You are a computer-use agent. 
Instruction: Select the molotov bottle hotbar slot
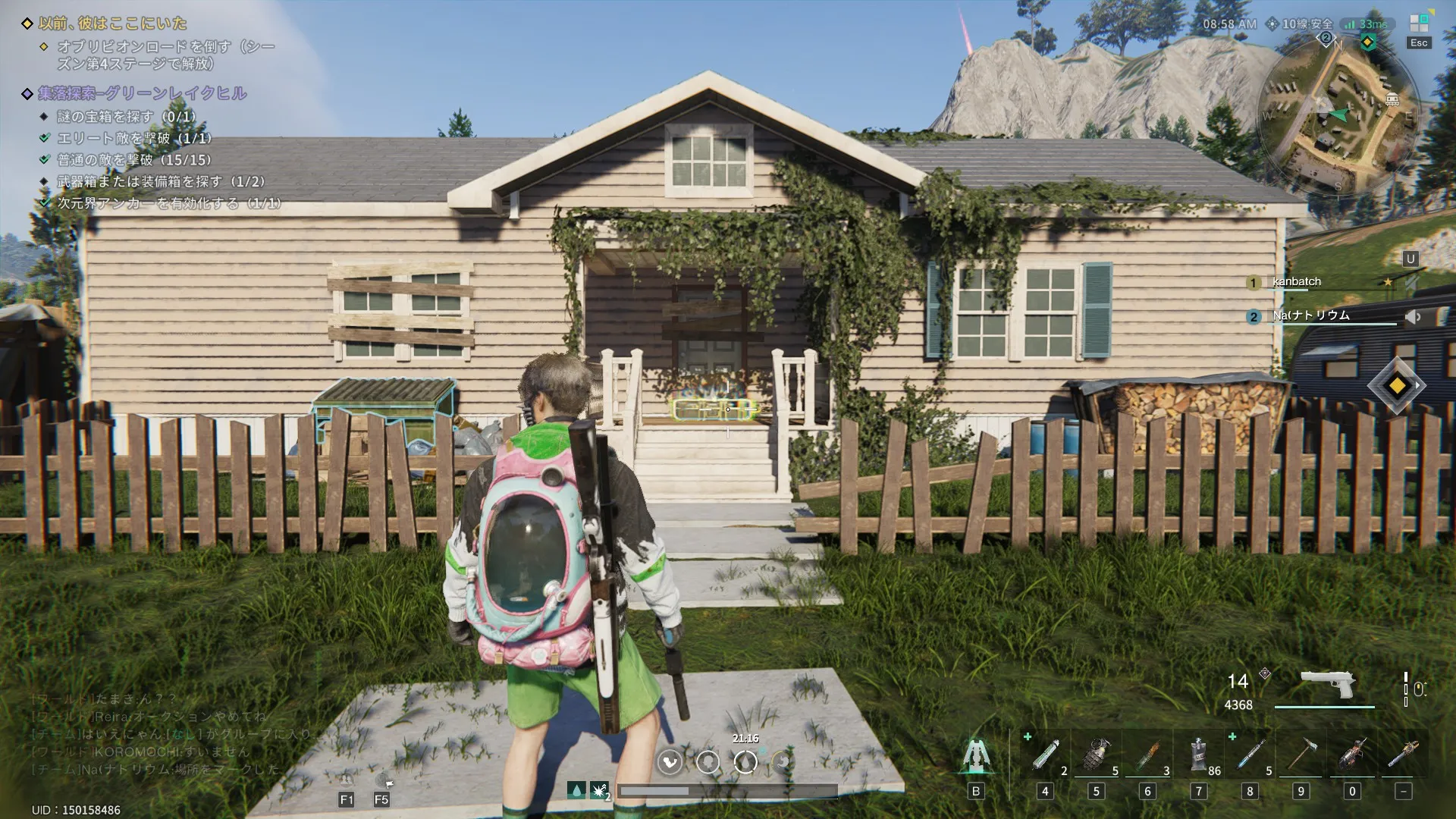(x=1147, y=755)
